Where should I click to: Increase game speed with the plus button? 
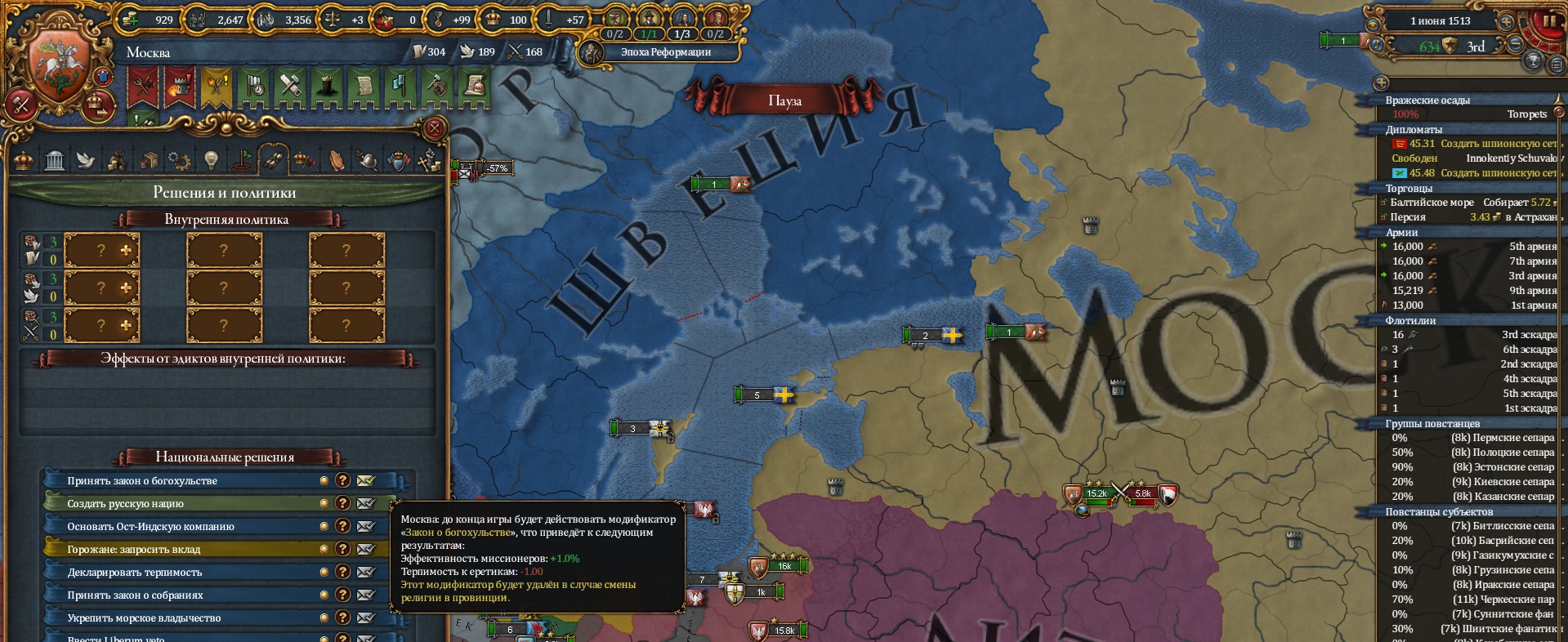[1505, 22]
